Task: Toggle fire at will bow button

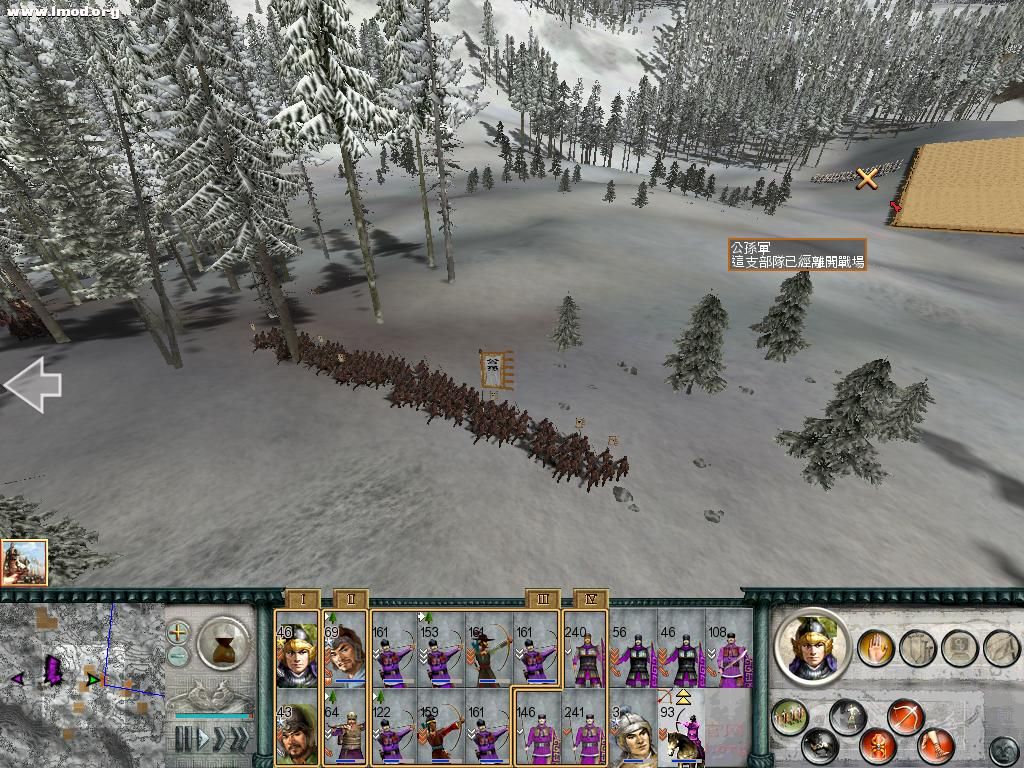Action: 906,716
